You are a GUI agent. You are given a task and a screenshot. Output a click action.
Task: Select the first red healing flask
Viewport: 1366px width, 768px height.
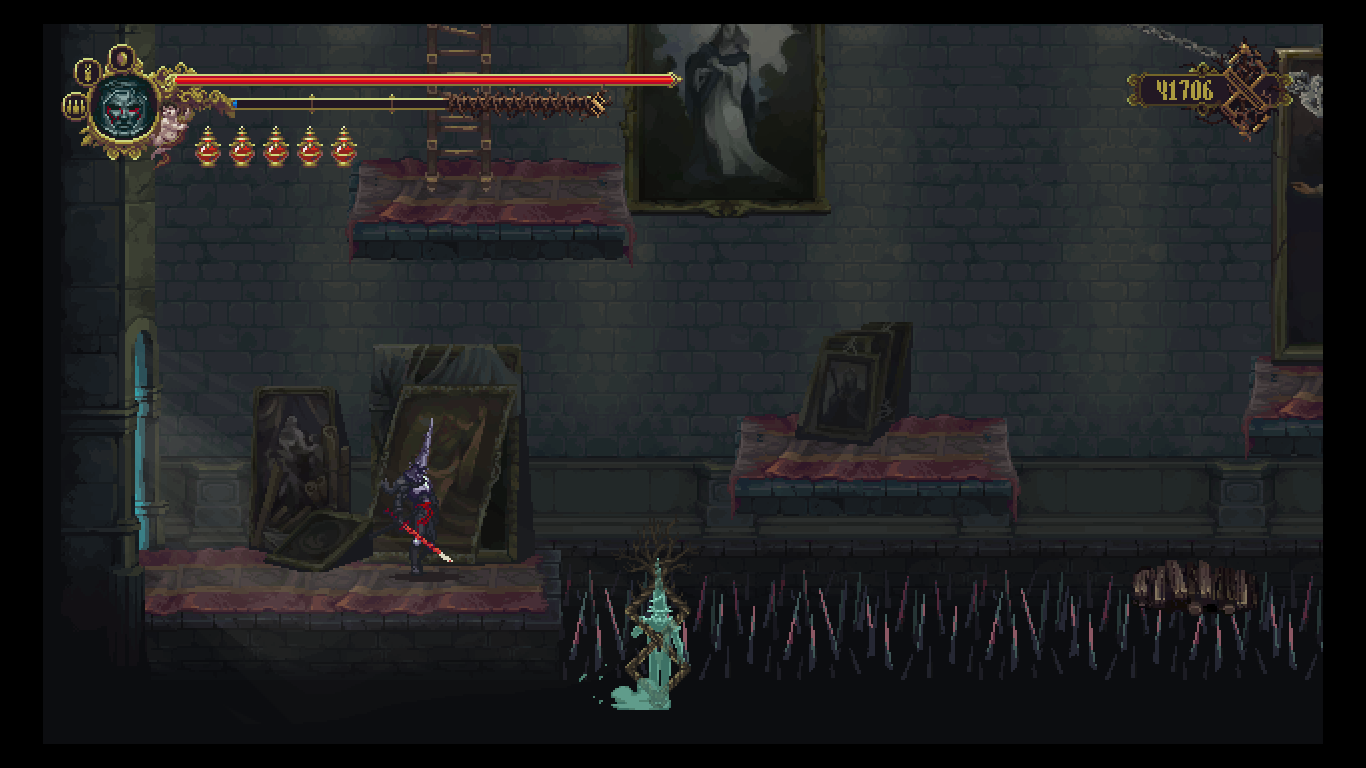pyautogui.click(x=208, y=148)
